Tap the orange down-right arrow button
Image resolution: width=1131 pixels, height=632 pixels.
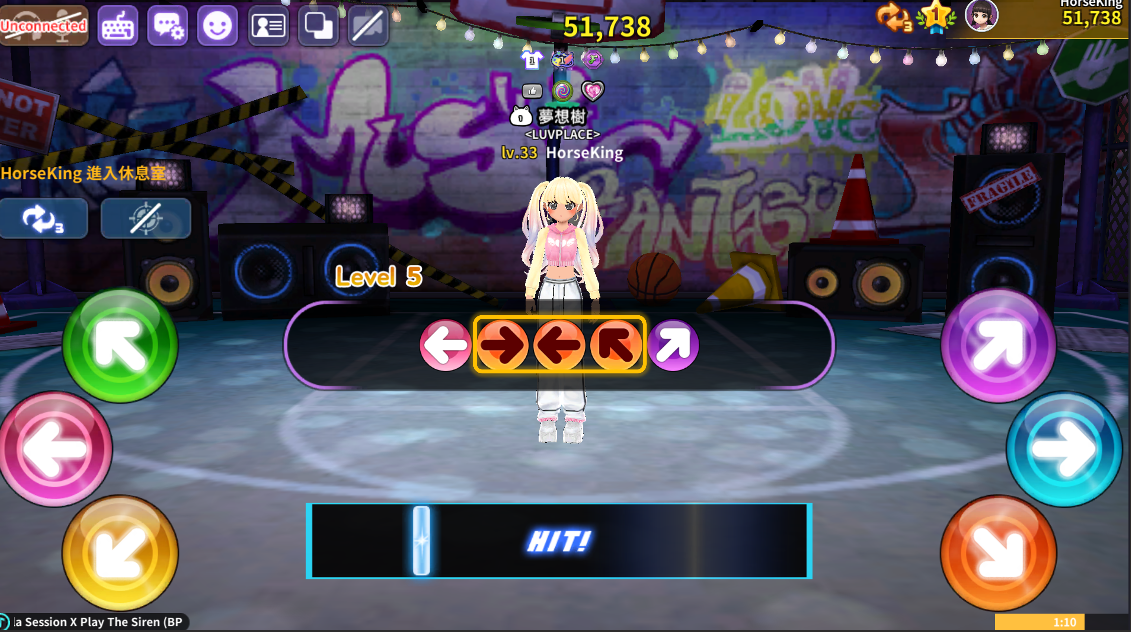pyautogui.click(x=998, y=551)
